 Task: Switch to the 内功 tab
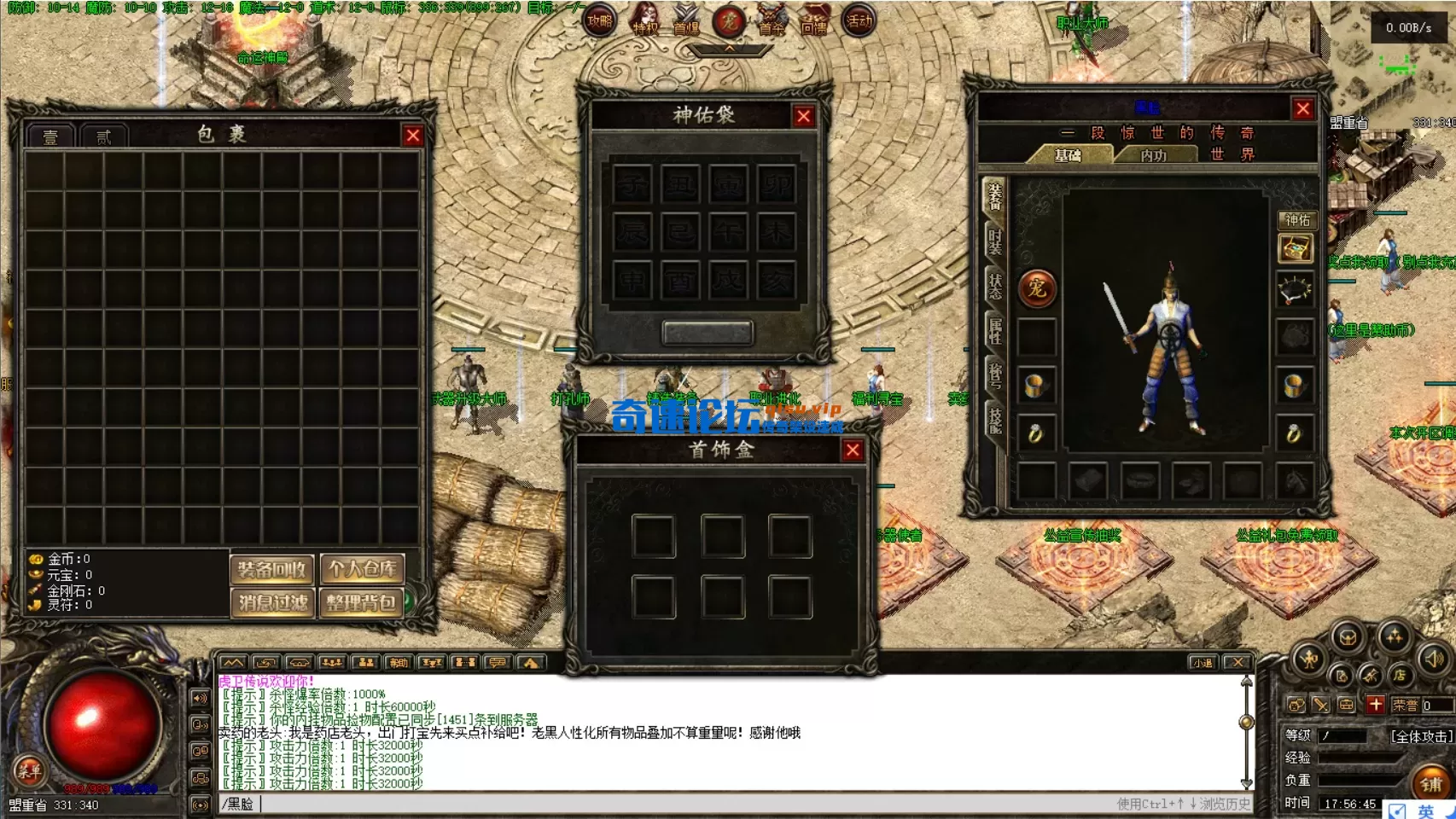pos(1153,155)
